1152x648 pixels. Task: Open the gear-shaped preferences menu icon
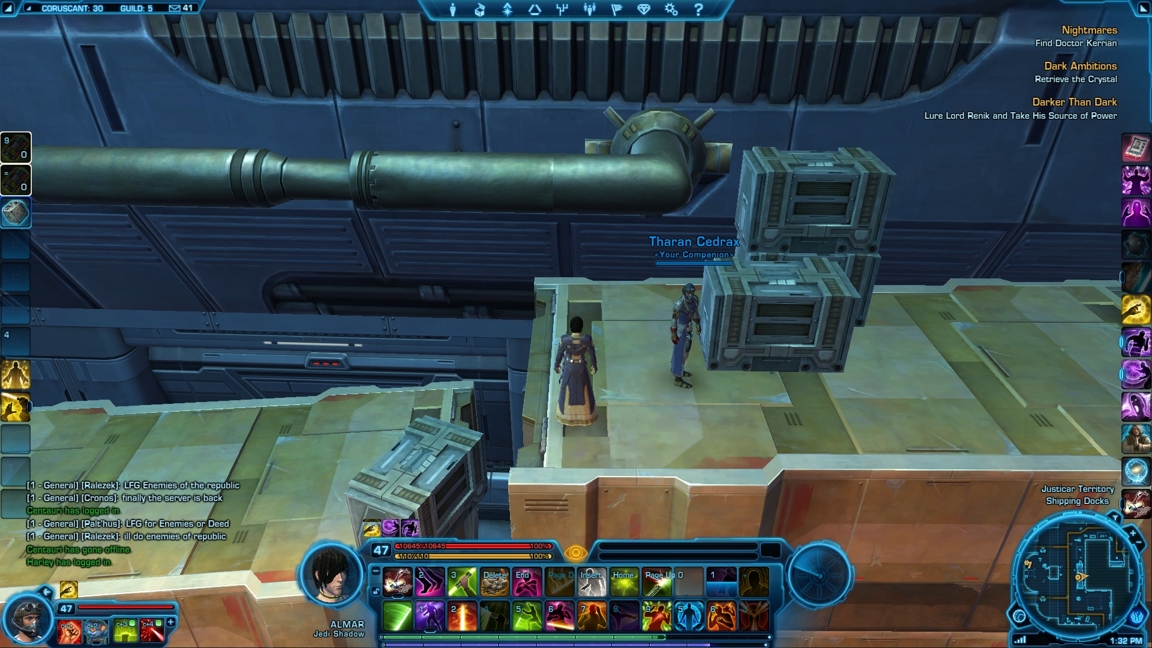click(671, 10)
